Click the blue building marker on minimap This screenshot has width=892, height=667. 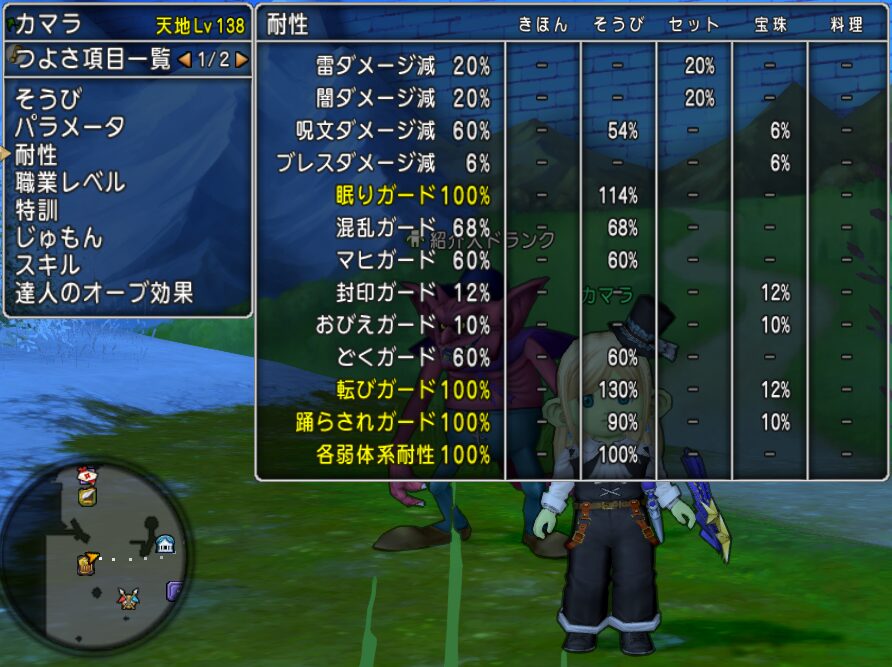(x=165, y=544)
